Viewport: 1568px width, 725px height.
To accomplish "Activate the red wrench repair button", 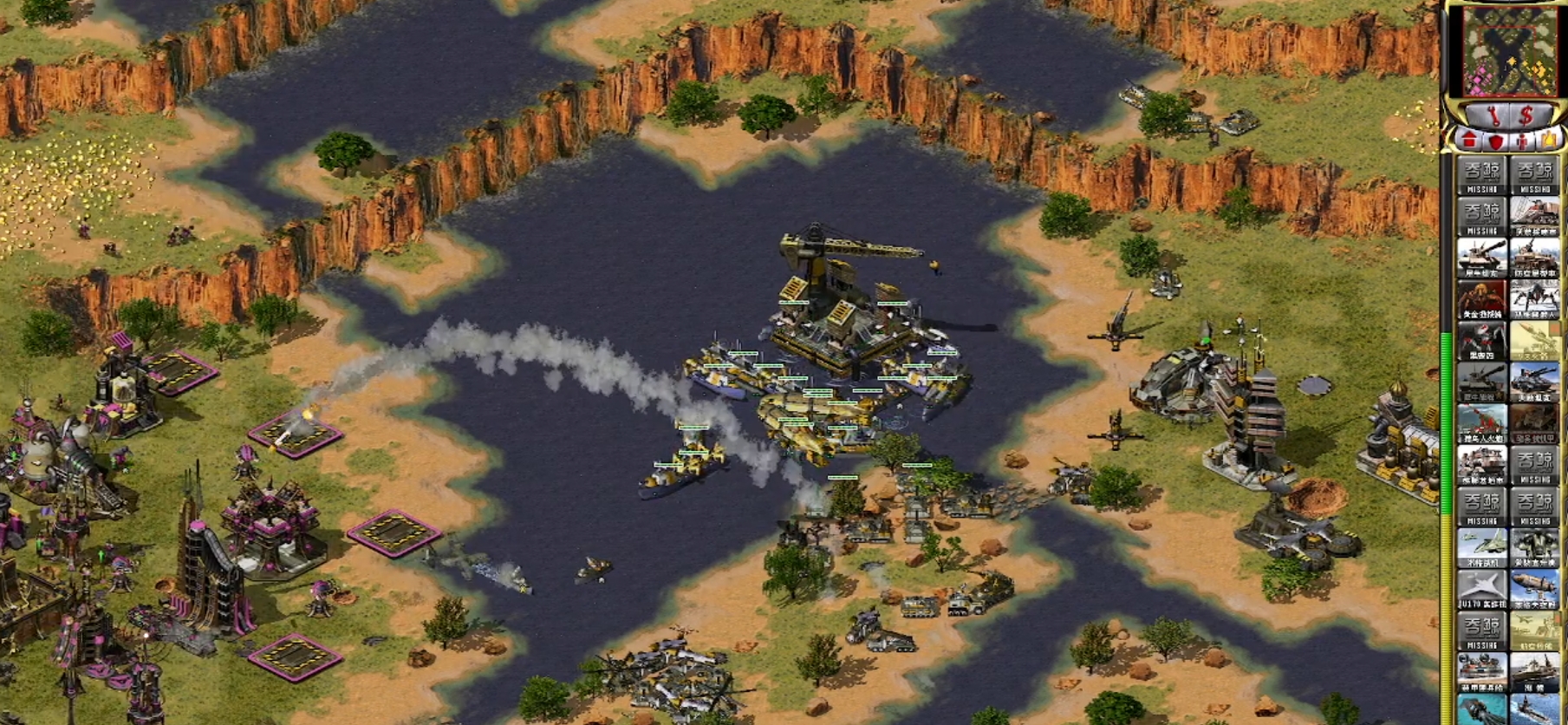I will [x=1493, y=115].
